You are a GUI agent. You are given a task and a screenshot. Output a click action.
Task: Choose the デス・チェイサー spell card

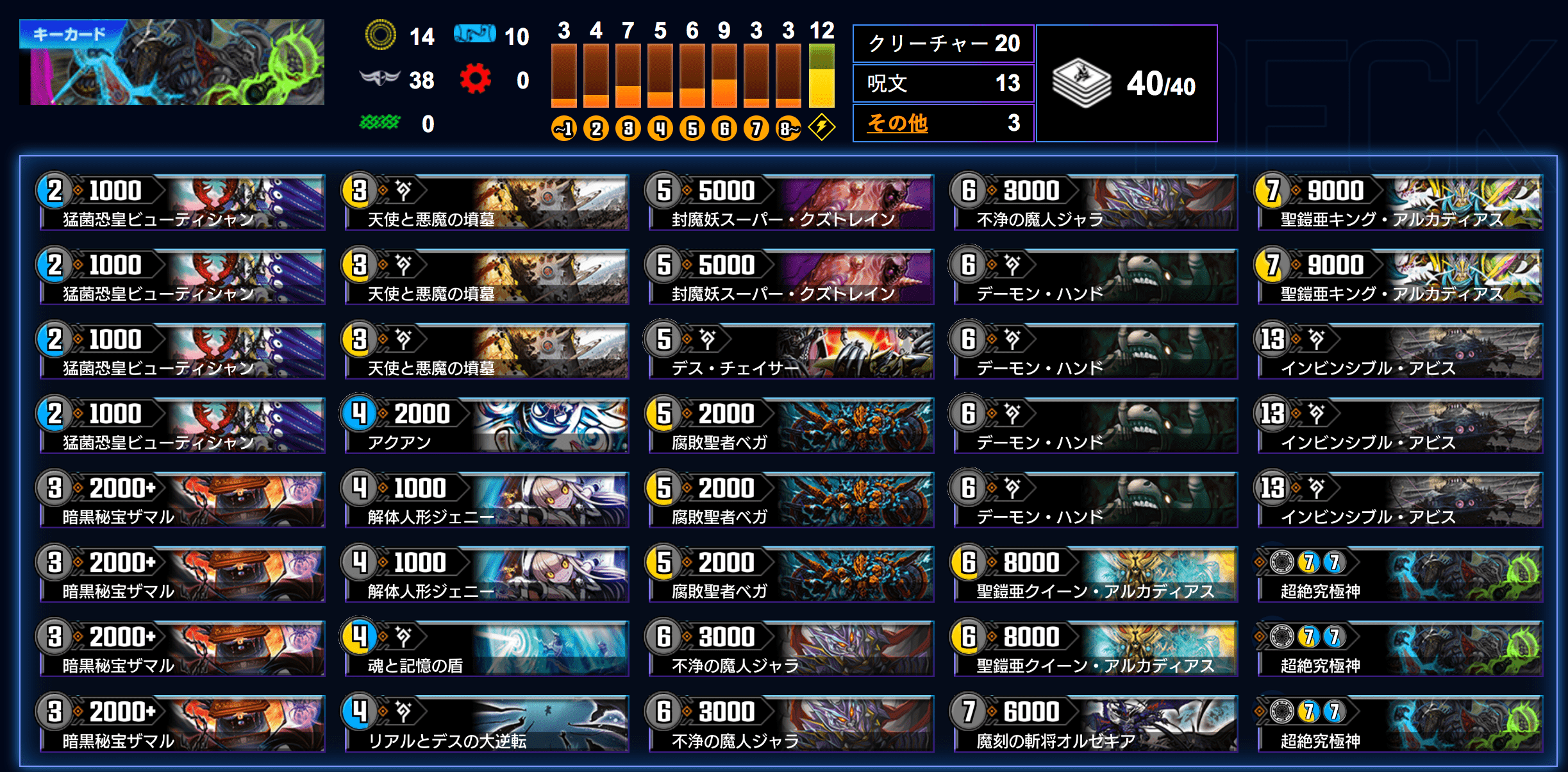tap(790, 351)
